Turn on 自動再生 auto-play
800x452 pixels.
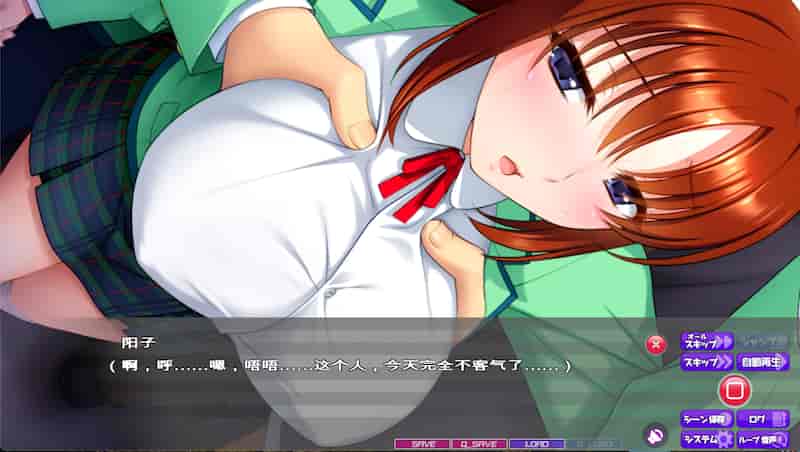point(762,362)
